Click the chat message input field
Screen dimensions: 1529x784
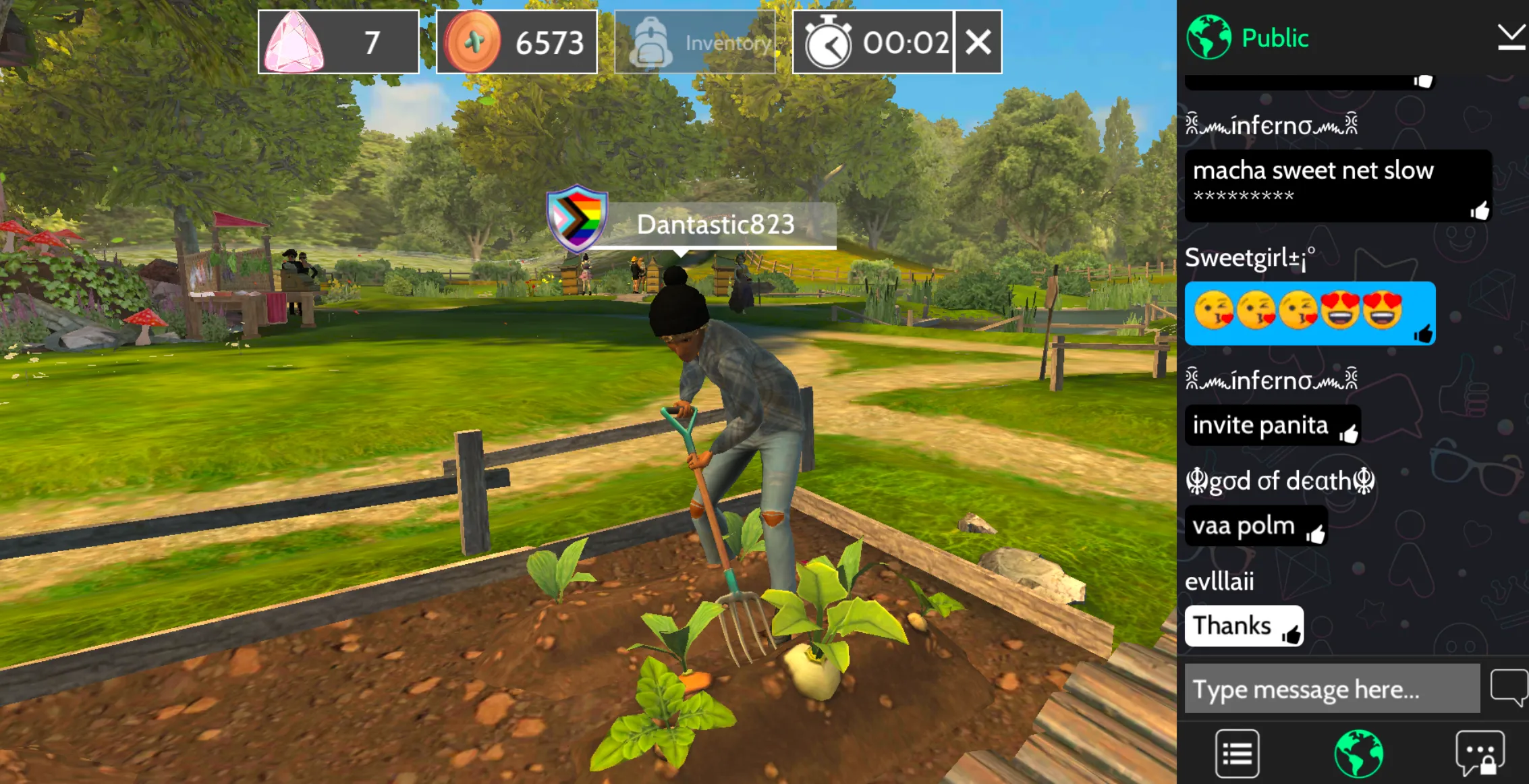[1332, 689]
